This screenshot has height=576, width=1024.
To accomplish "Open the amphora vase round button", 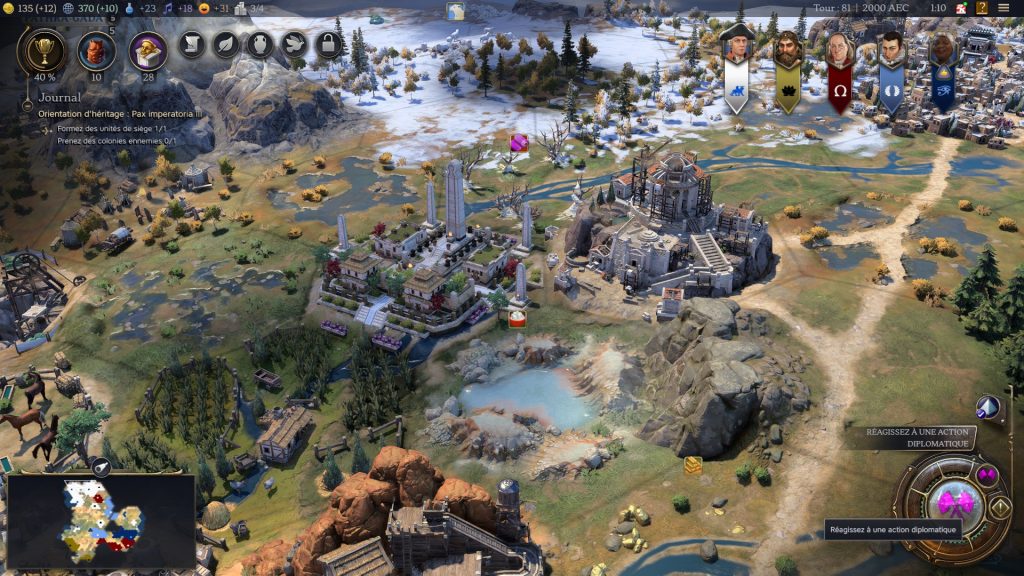I will pyautogui.click(x=259, y=44).
